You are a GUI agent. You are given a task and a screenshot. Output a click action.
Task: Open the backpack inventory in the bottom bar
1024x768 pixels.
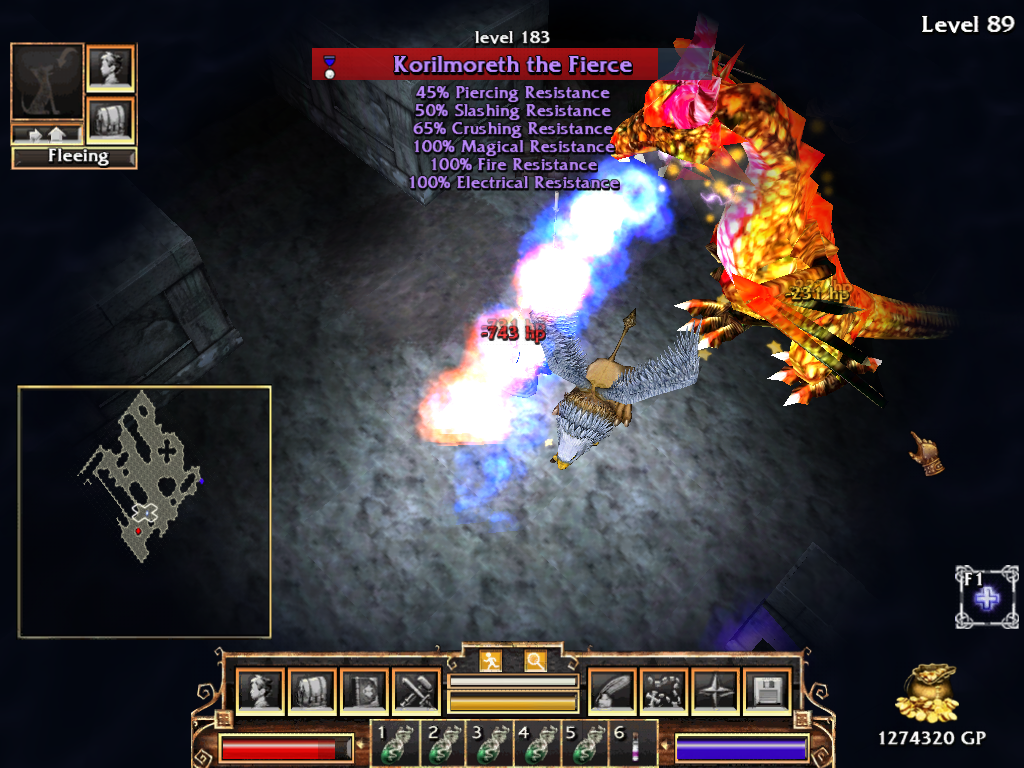[x=311, y=691]
